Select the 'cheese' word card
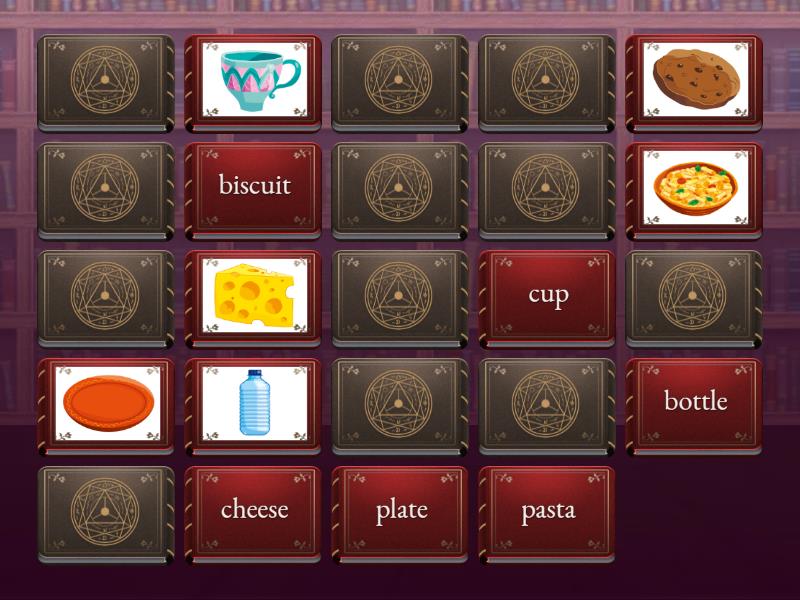 point(253,510)
